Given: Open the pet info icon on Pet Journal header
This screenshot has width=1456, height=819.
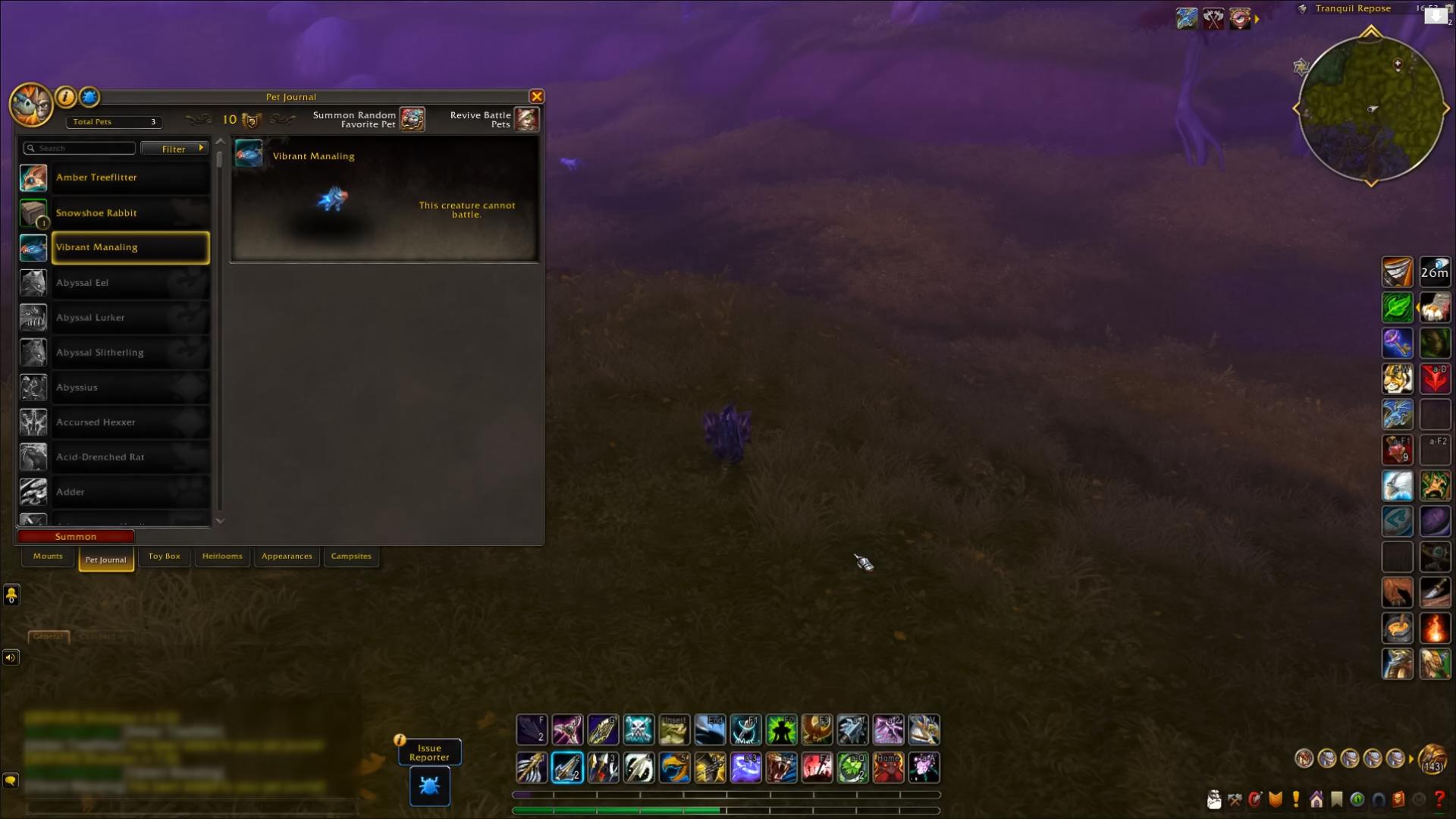Looking at the screenshot, I should (x=65, y=96).
